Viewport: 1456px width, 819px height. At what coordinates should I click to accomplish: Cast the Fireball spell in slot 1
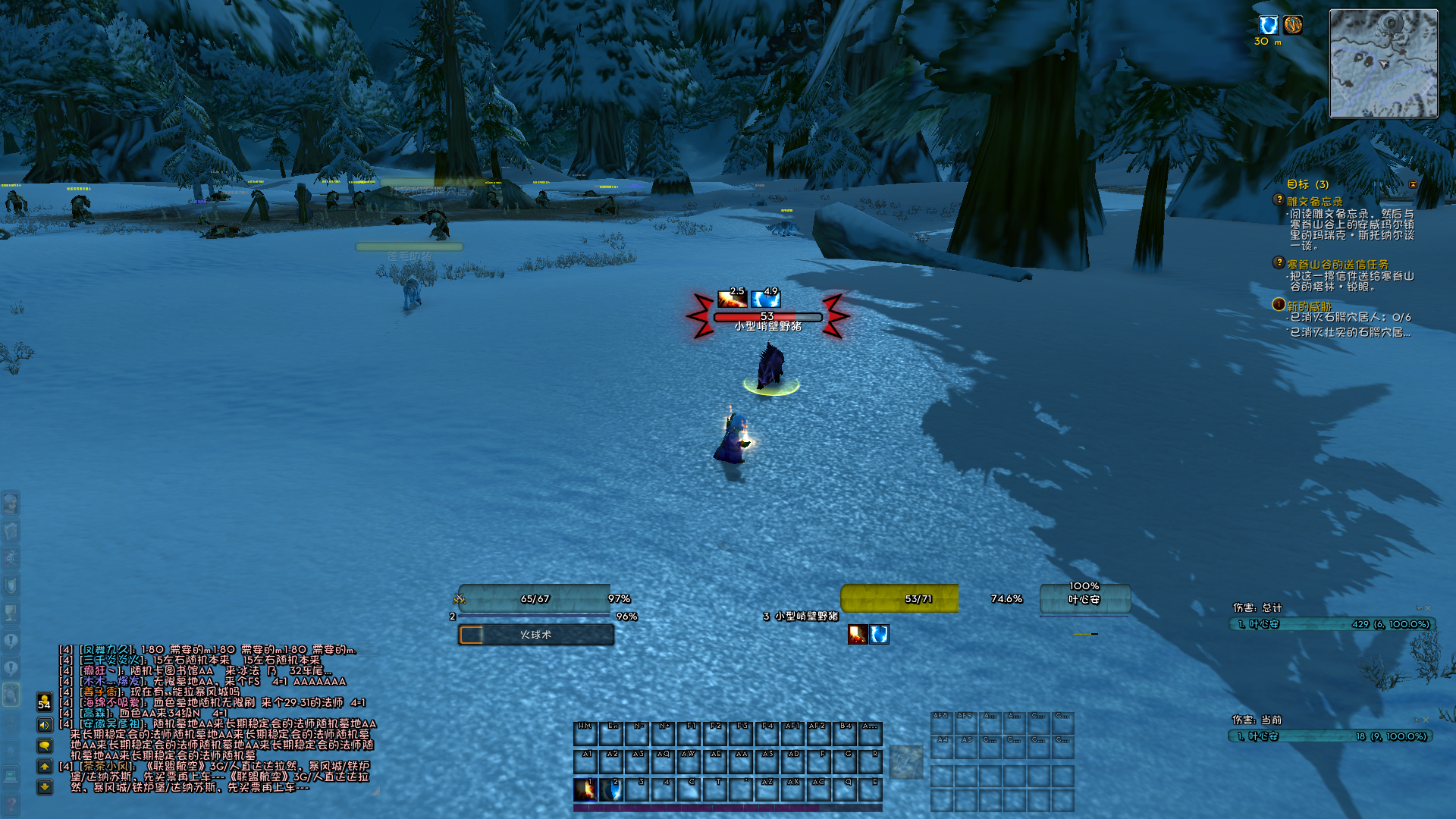(x=585, y=789)
